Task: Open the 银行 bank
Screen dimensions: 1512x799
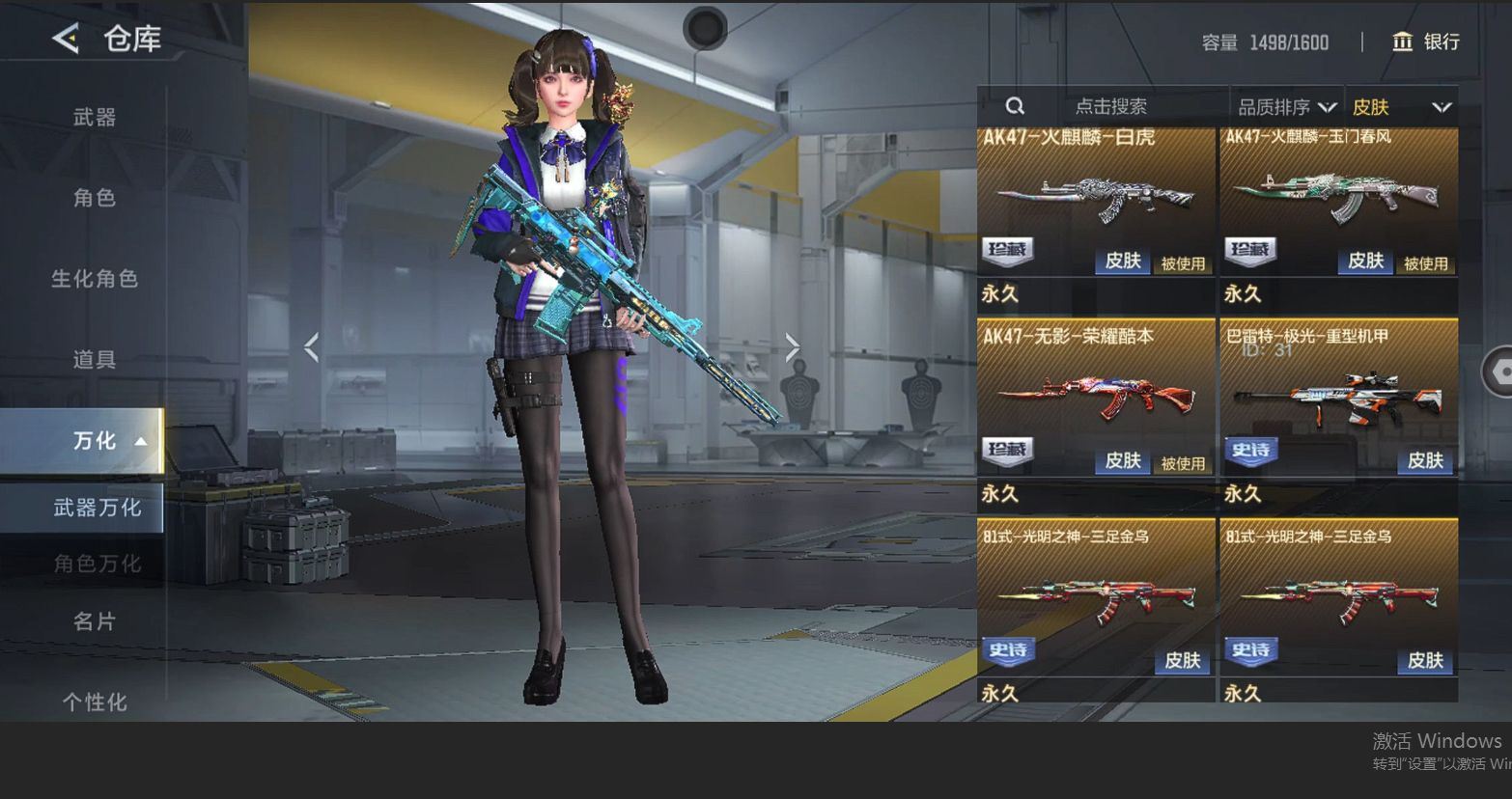Action: [x=1425, y=41]
